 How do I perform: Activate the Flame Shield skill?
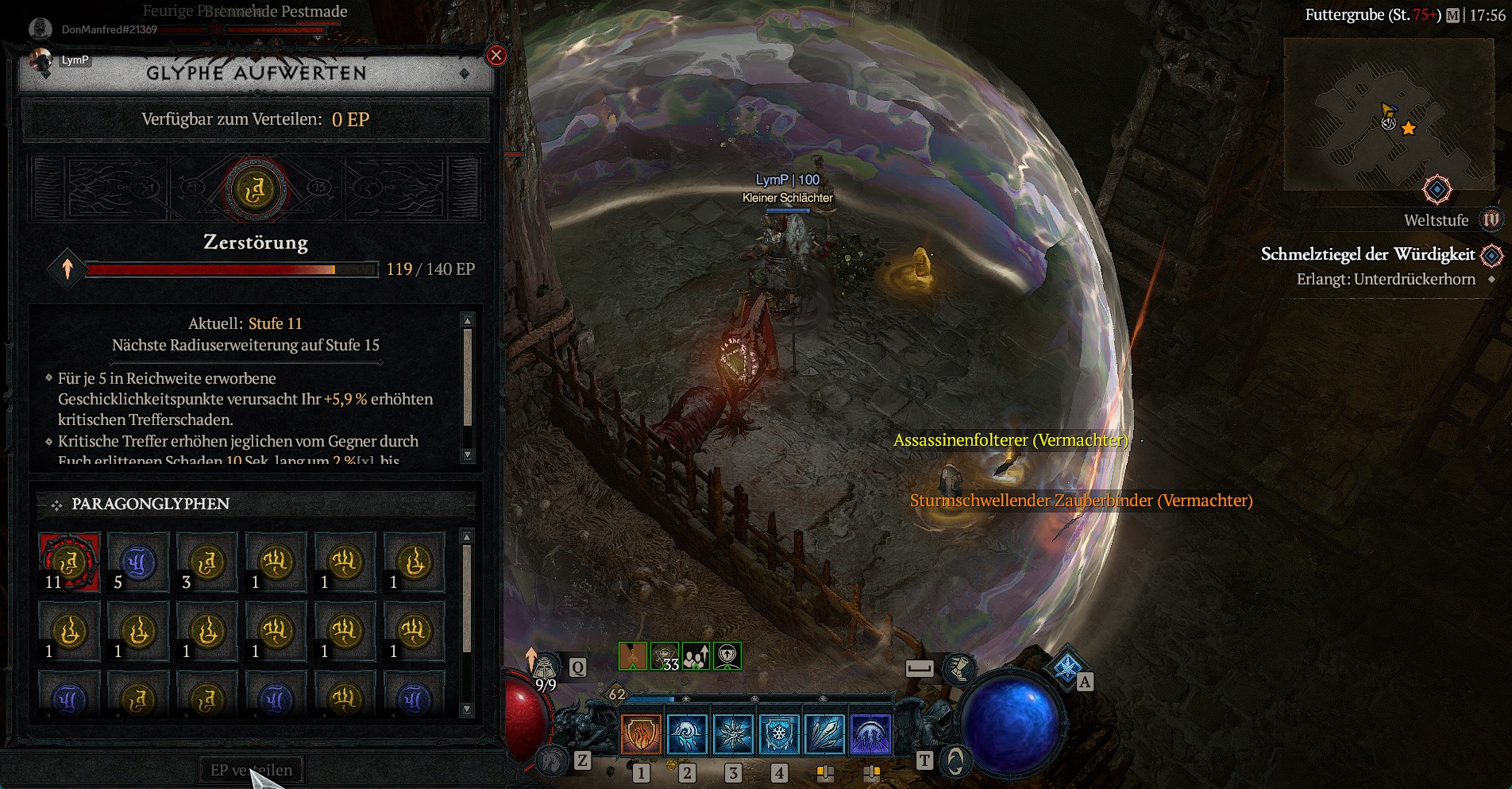(640, 733)
